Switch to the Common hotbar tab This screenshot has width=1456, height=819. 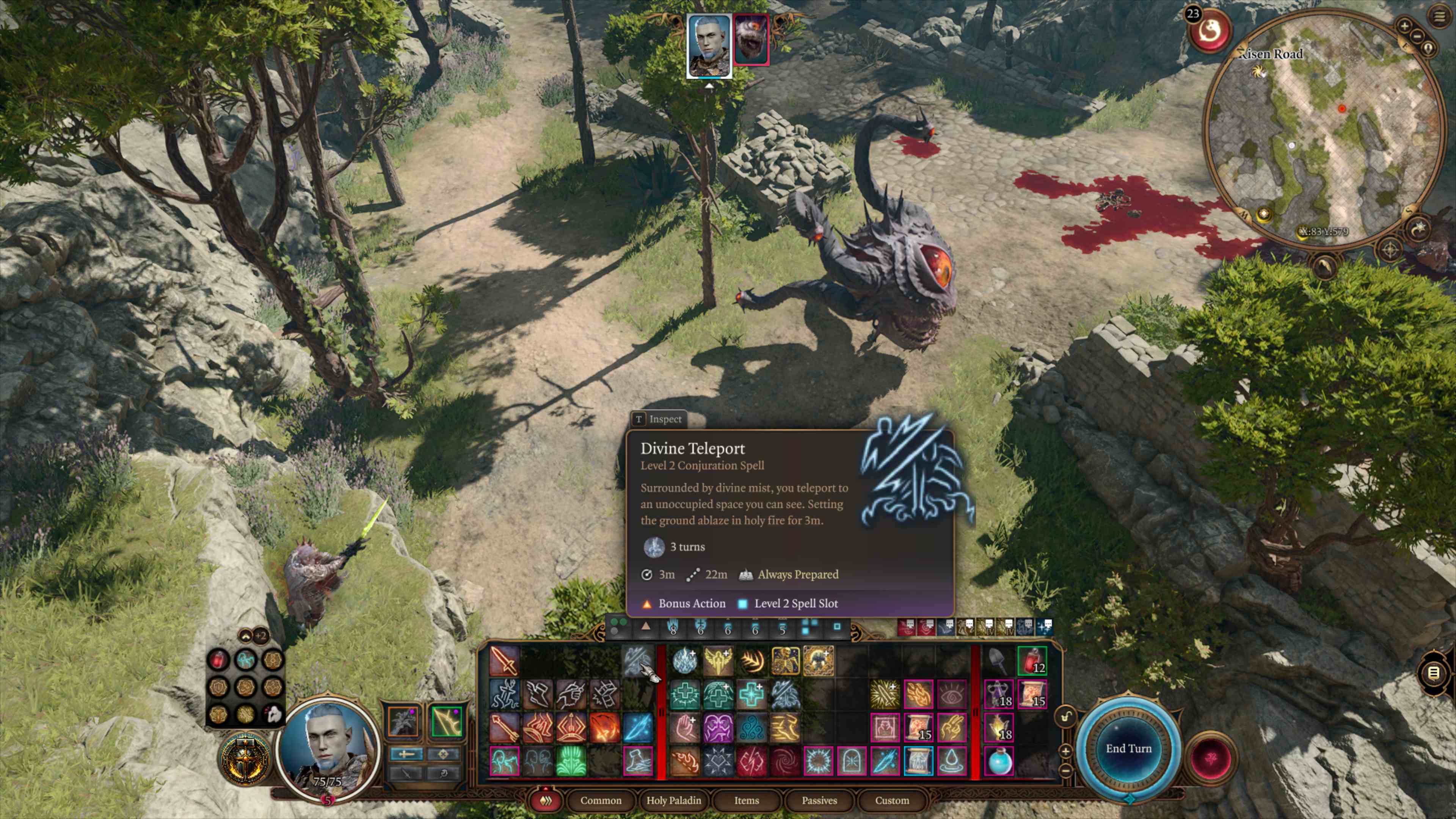click(x=600, y=800)
